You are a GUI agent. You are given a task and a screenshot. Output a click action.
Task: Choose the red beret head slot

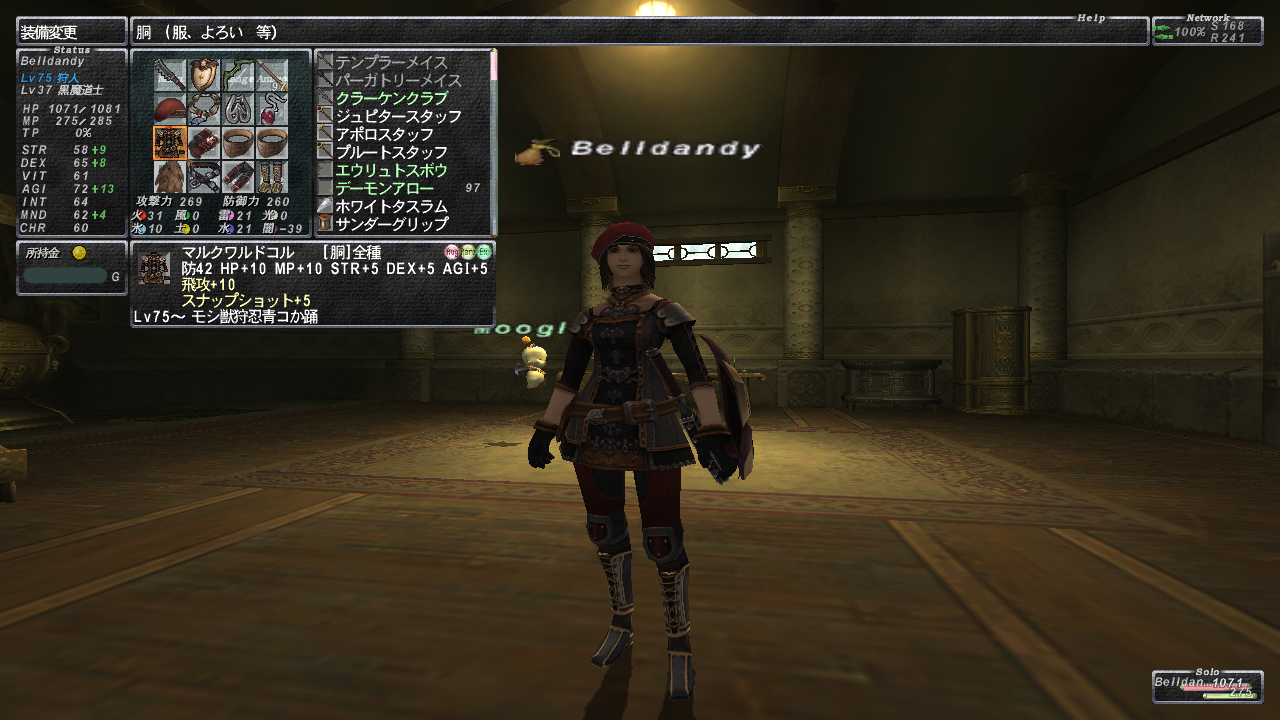[x=169, y=110]
